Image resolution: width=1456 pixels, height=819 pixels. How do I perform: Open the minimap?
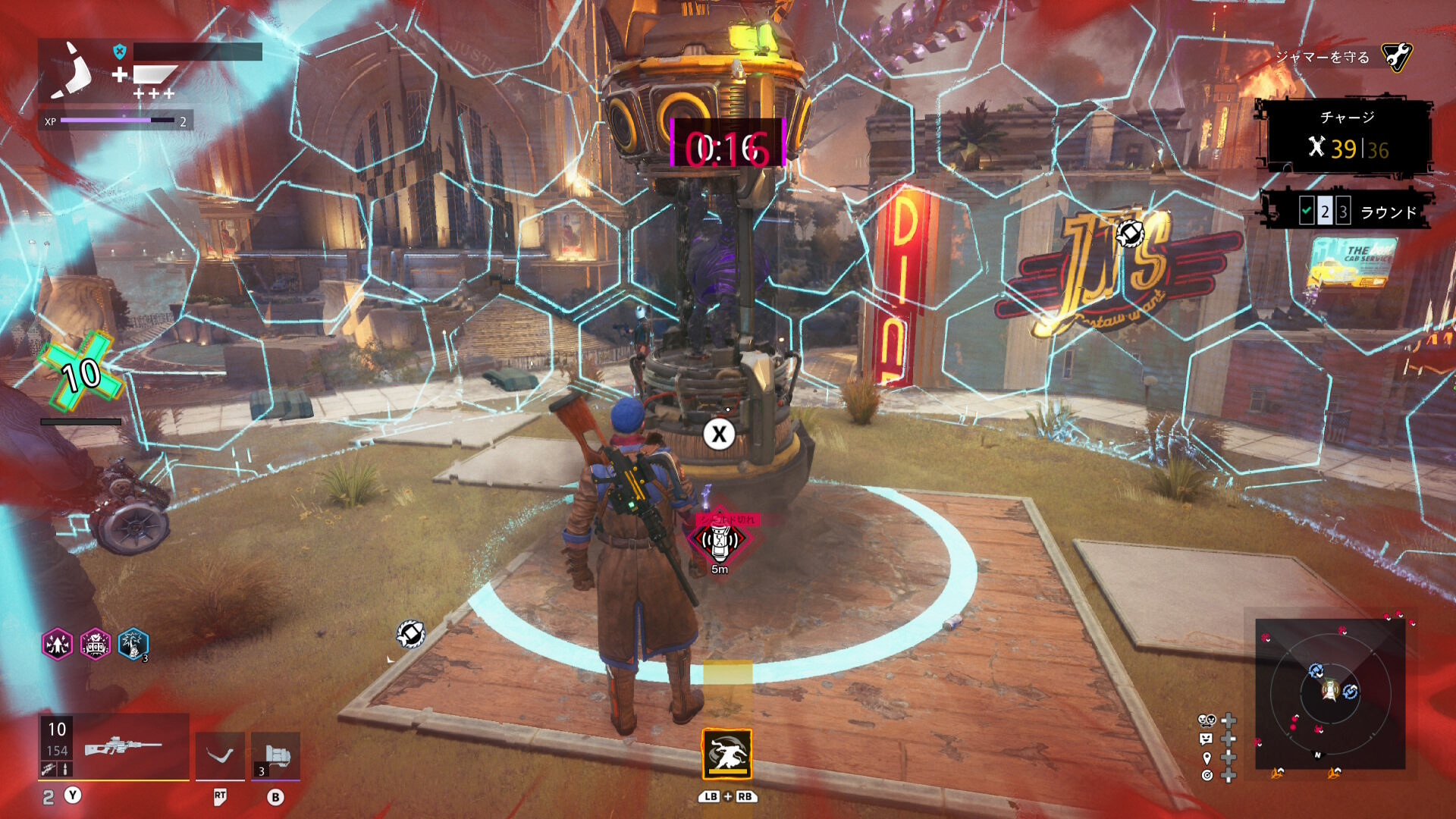coord(1330,693)
